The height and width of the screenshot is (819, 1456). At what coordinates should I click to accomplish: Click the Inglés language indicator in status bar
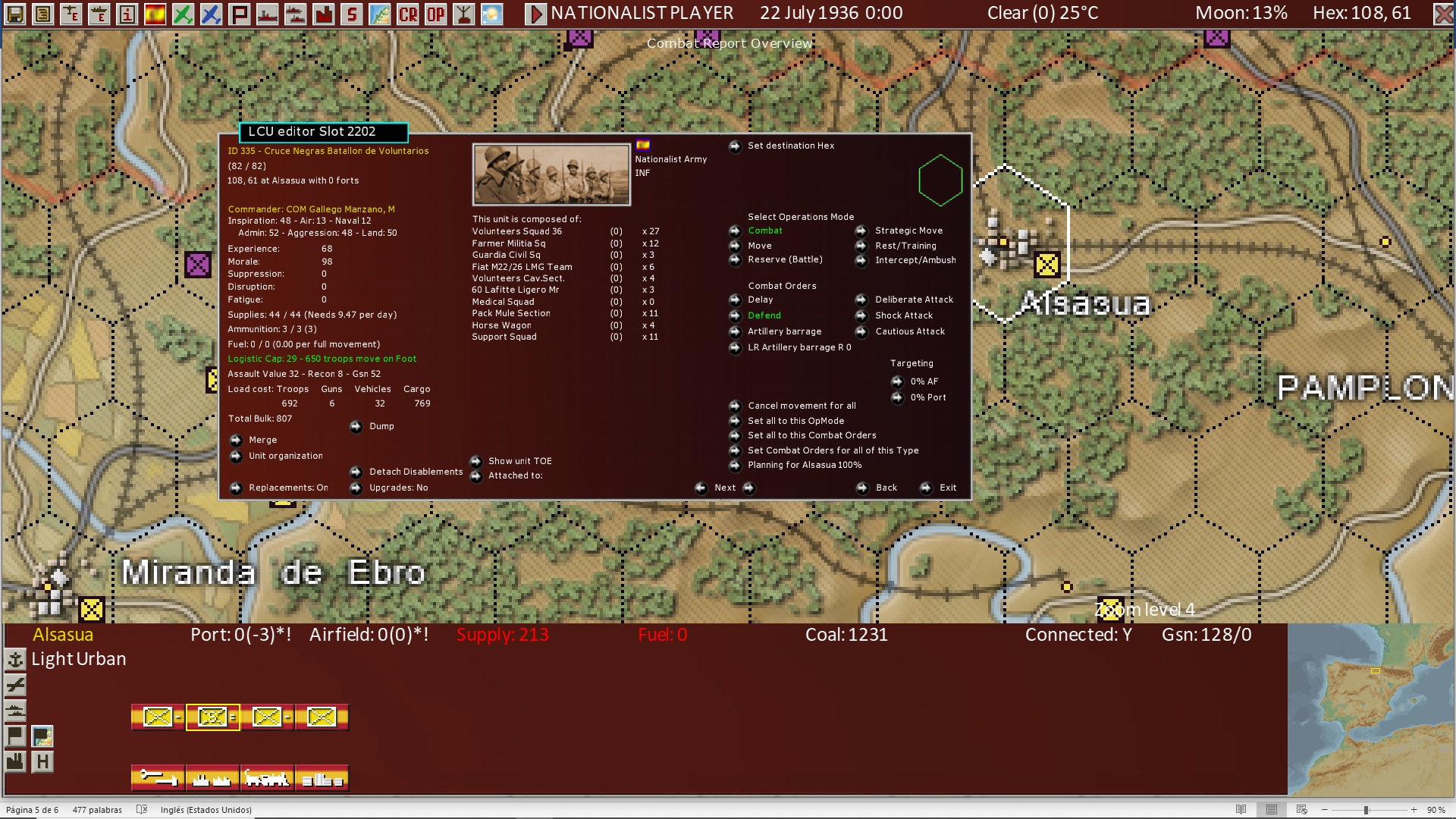205,809
